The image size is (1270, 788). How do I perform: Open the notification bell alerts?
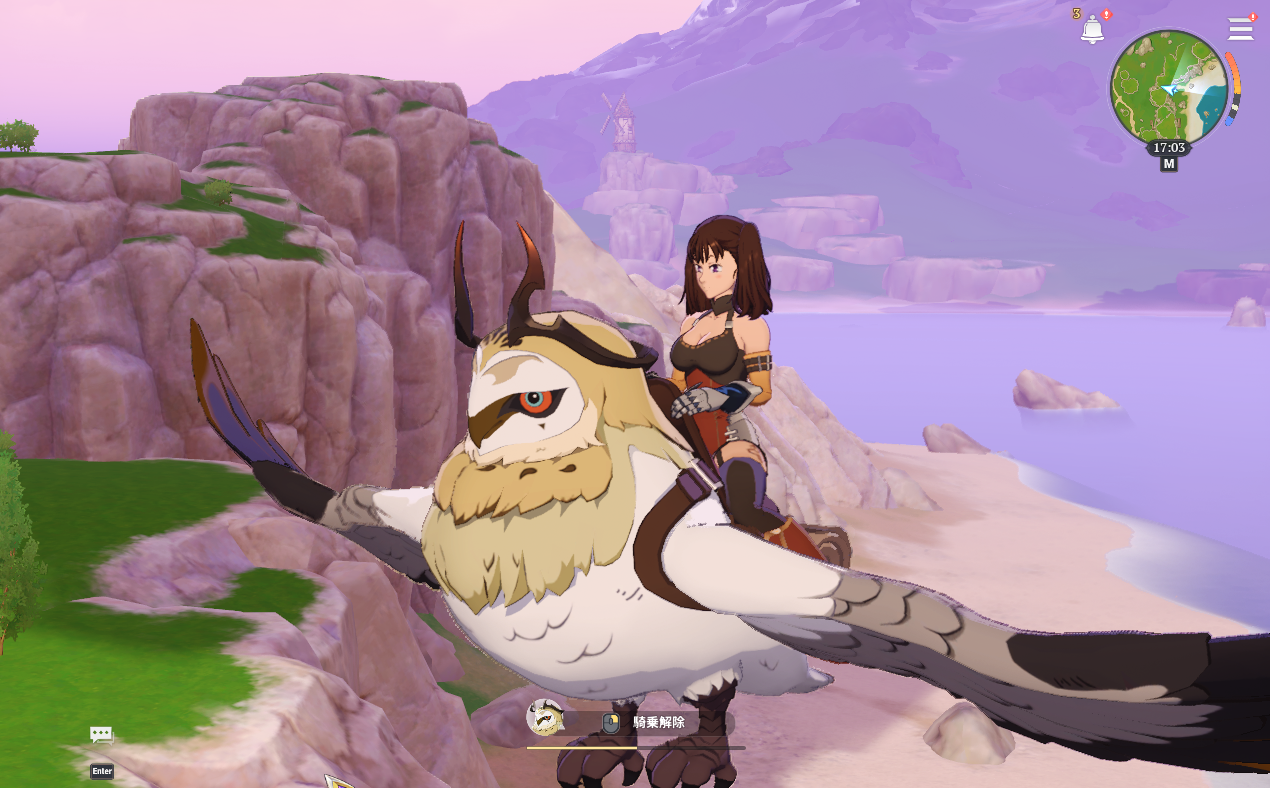coord(1092,30)
